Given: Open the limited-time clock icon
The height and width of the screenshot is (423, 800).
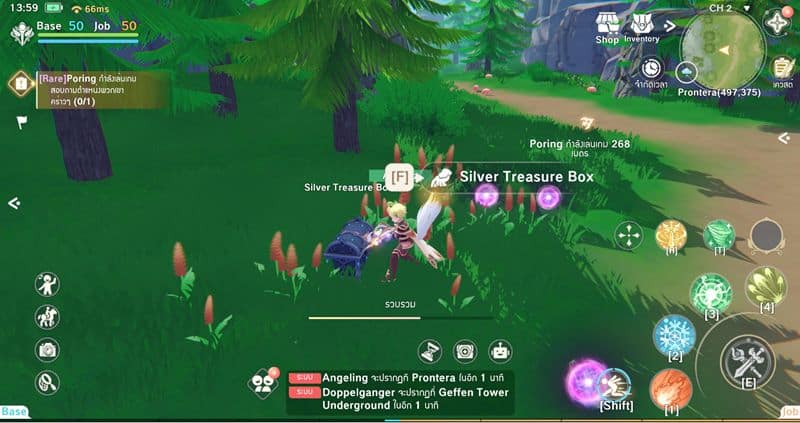Looking at the screenshot, I should tap(652, 67).
